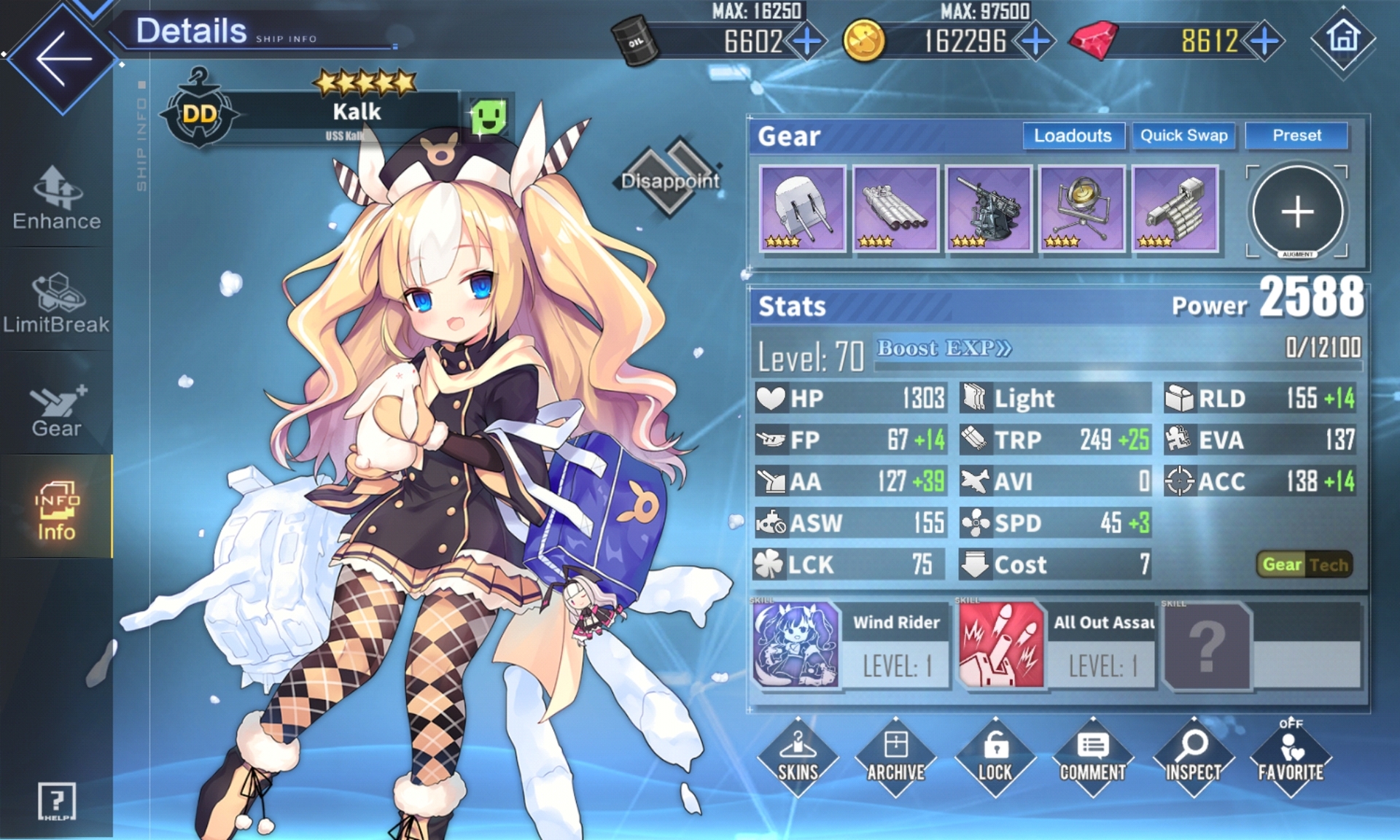Toggle Favorite for Kalk

[1290, 757]
